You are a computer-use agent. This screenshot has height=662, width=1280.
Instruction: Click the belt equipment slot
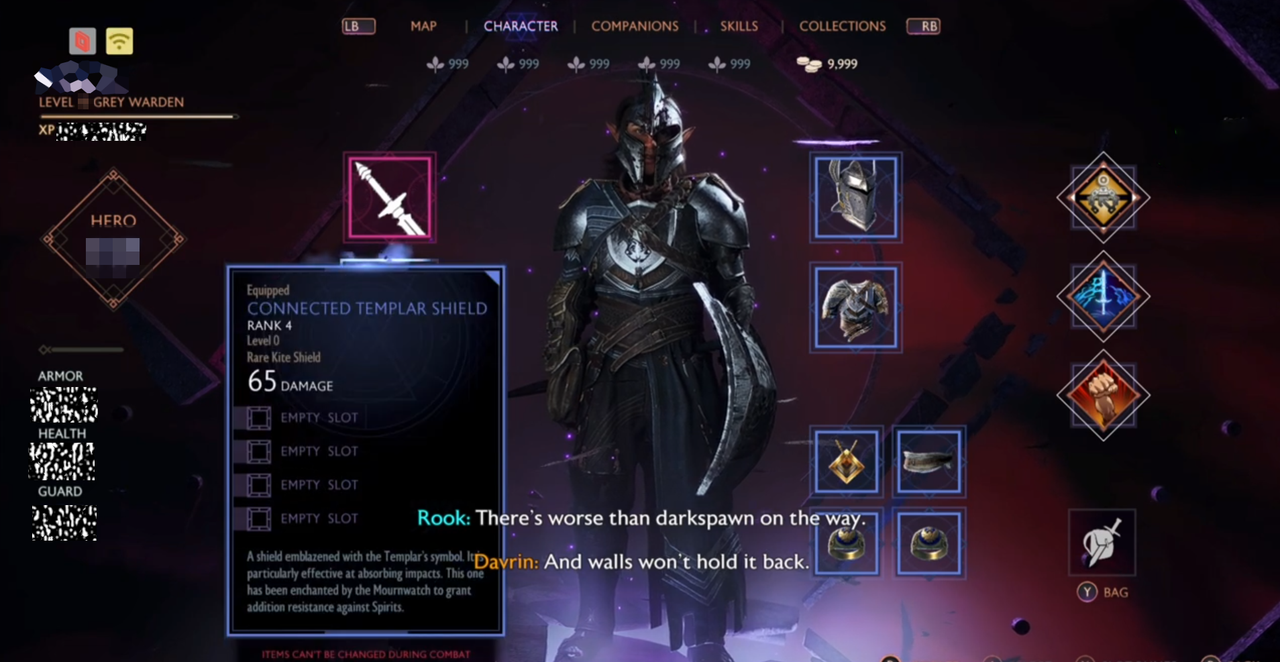(929, 461)
